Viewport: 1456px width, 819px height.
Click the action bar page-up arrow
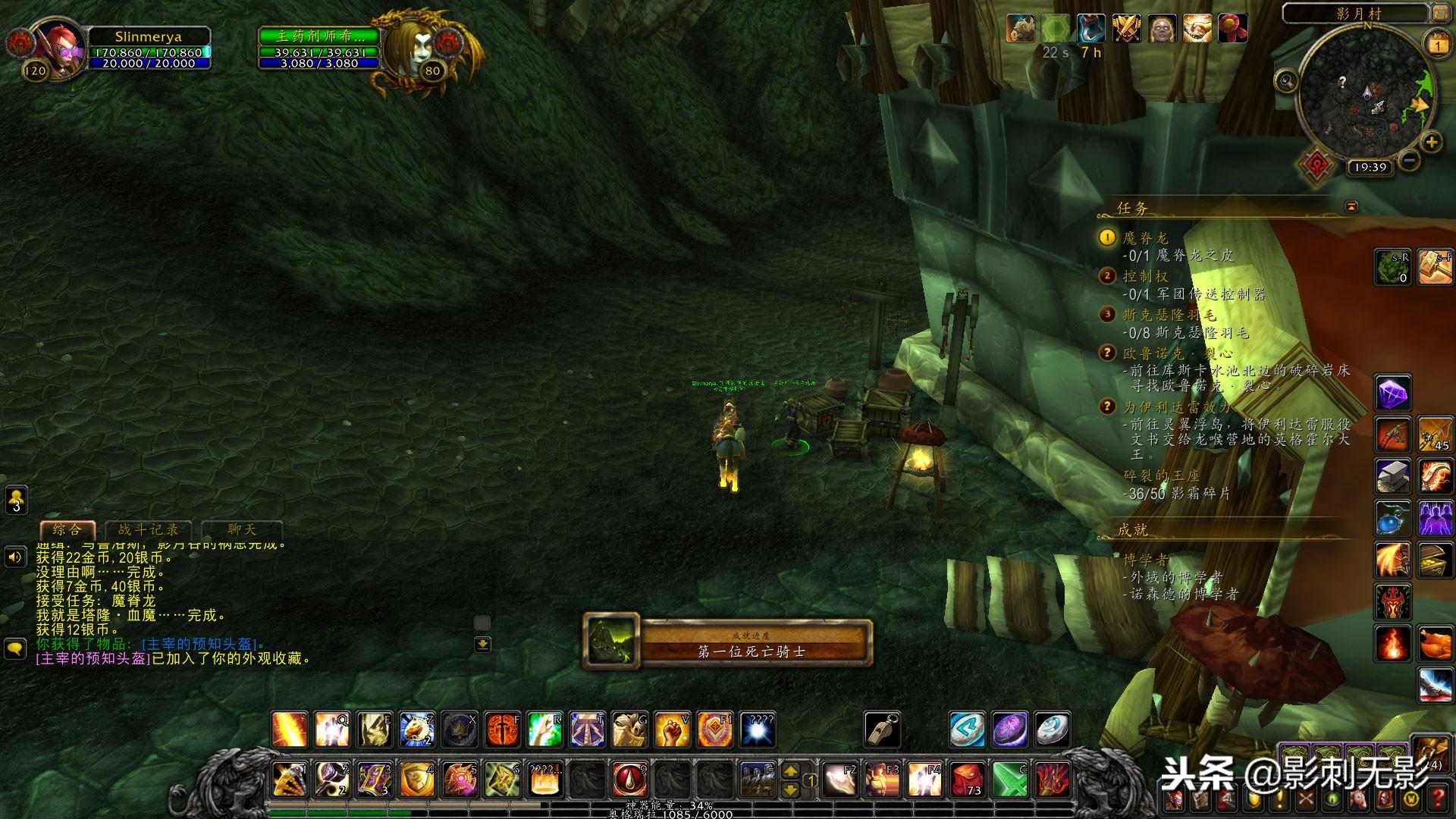click(790, 771)
